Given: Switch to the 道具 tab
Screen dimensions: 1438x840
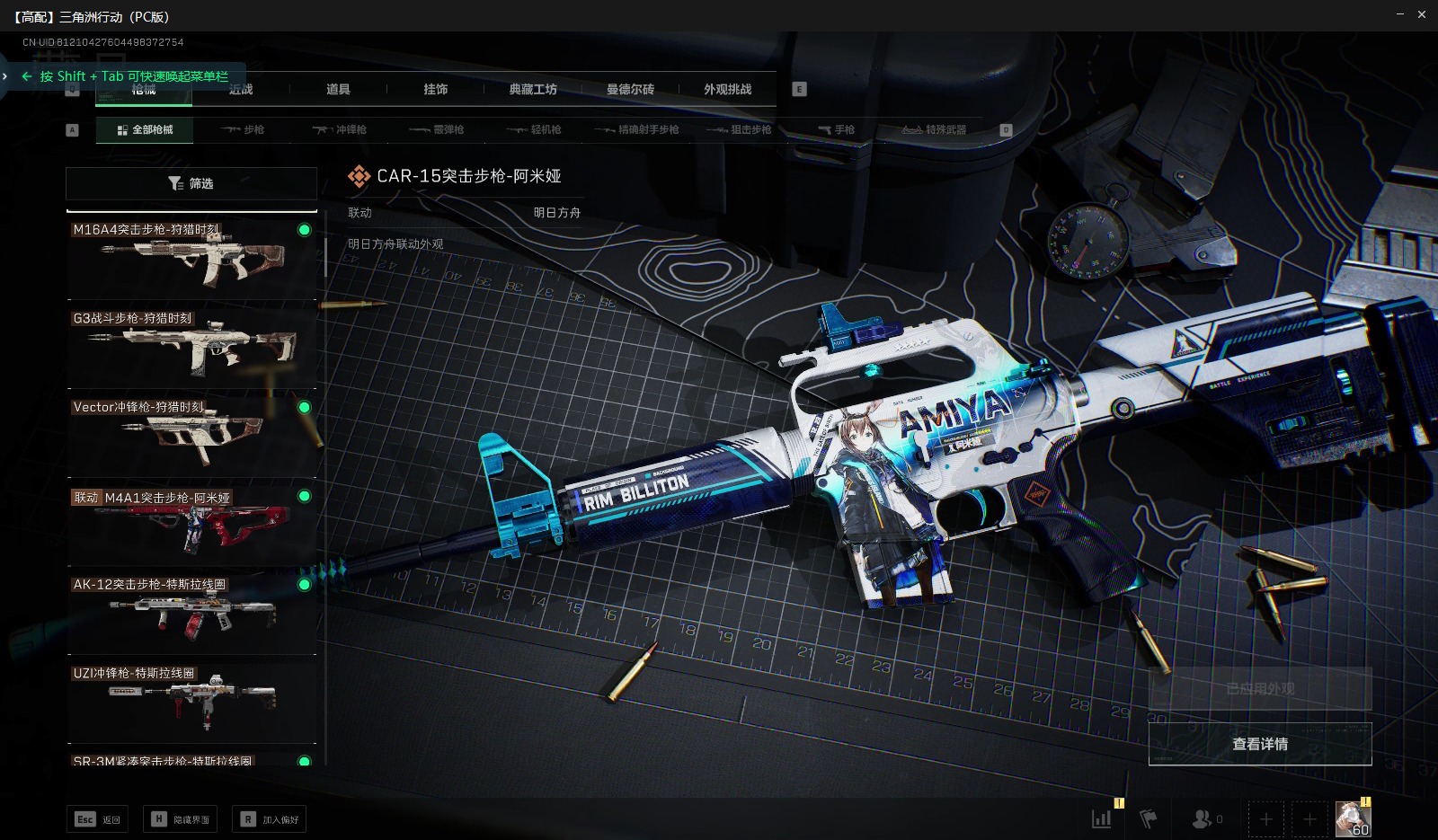Looking at the screenshot, I should tap(338, 89).
